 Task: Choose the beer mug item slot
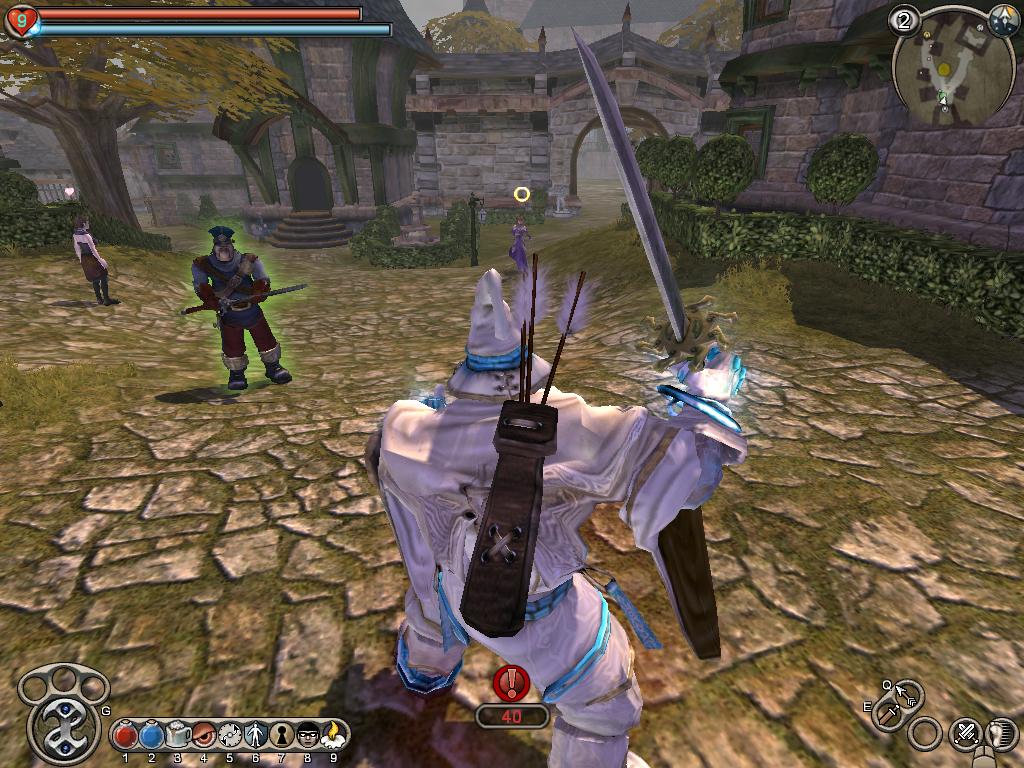pyautogui.click(x=178, y=735)
